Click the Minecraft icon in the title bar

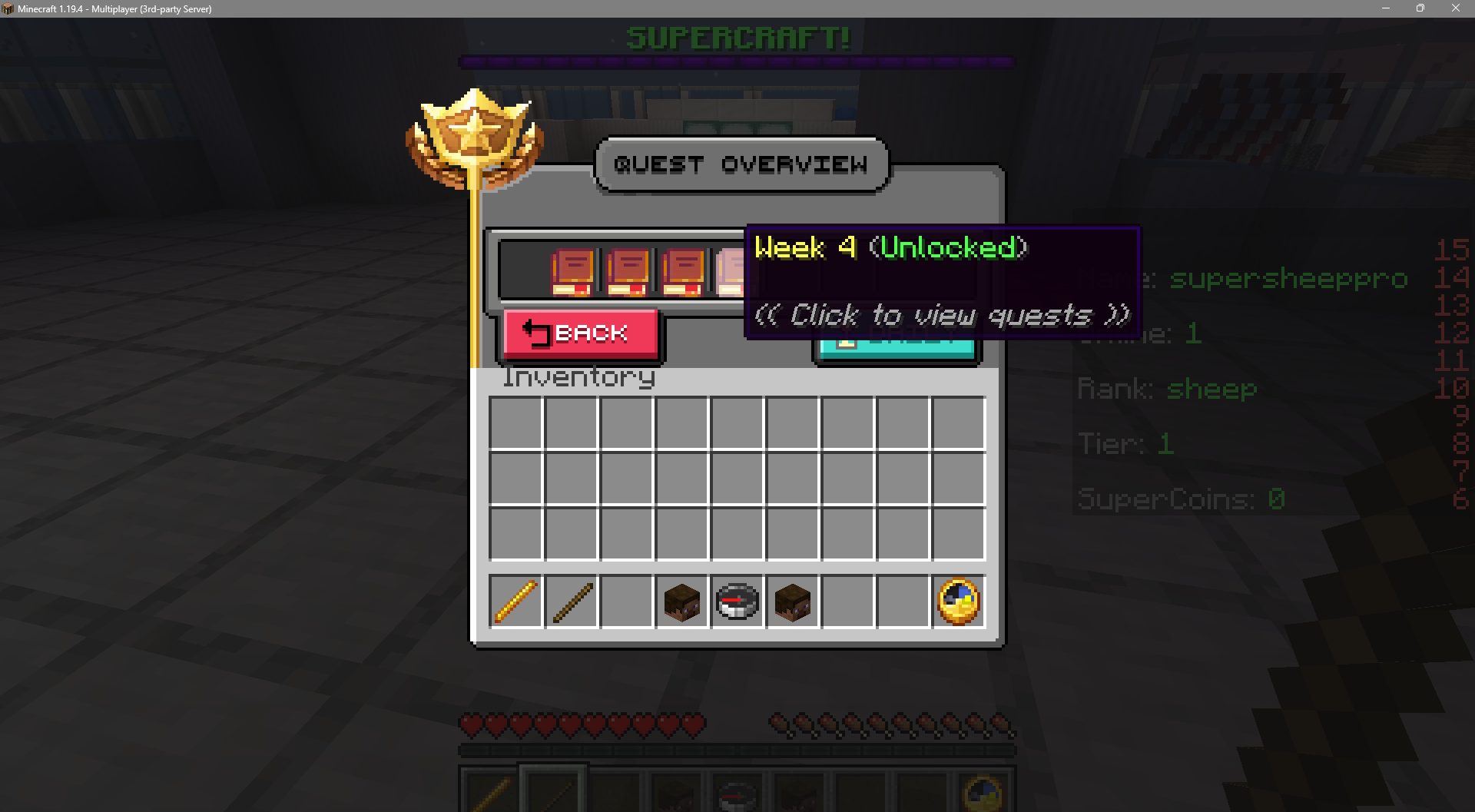8,8
